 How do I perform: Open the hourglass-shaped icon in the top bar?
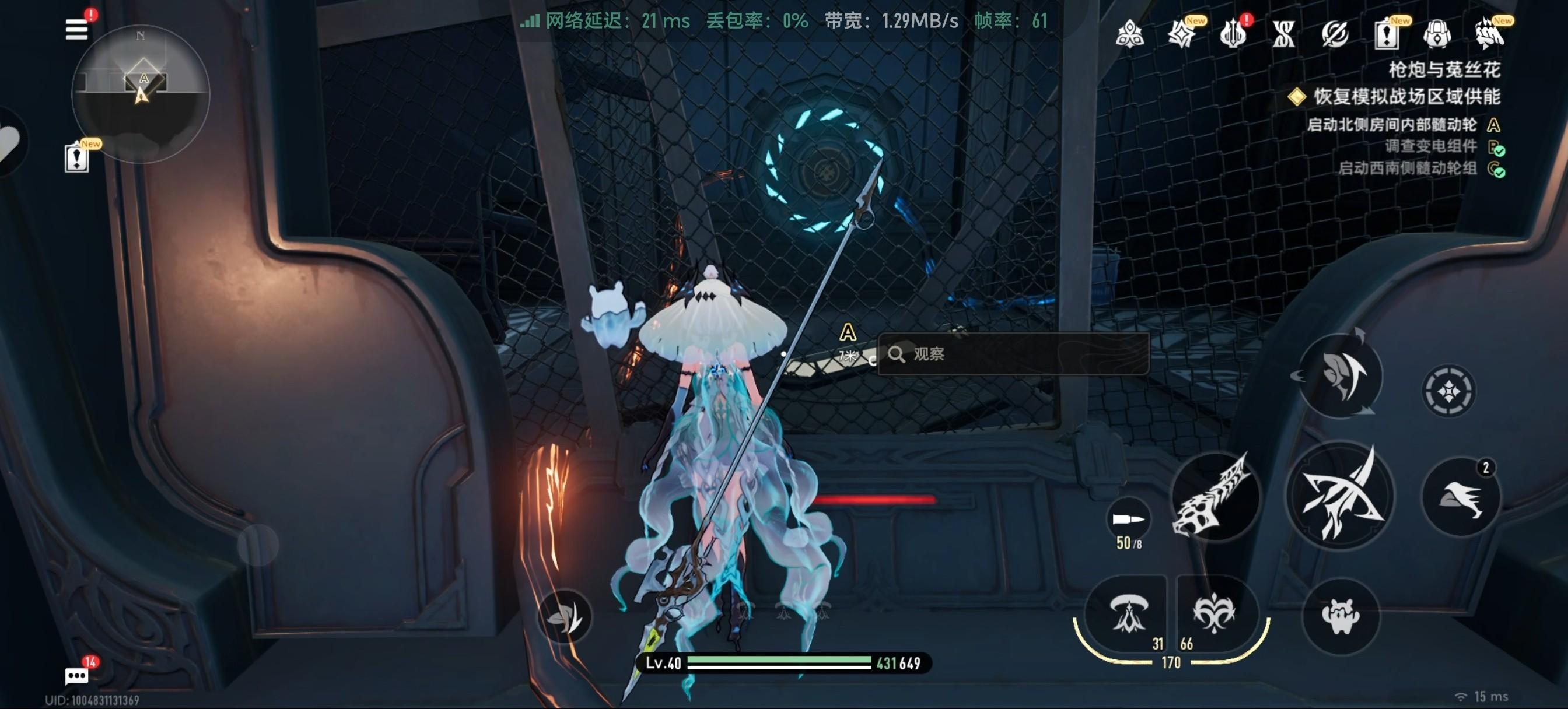click(1284, 34)
